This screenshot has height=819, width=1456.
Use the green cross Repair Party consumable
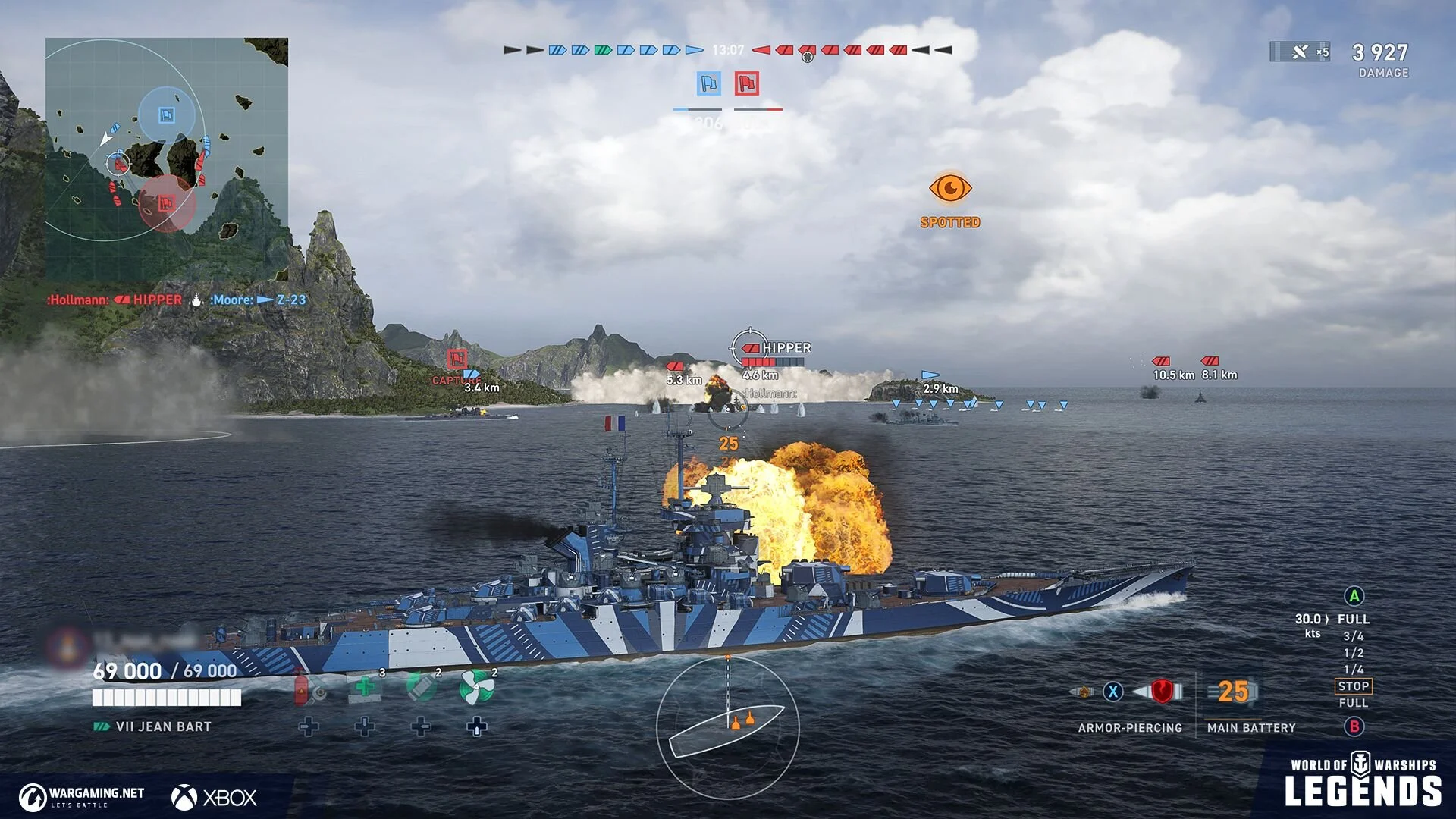(365, 688)
